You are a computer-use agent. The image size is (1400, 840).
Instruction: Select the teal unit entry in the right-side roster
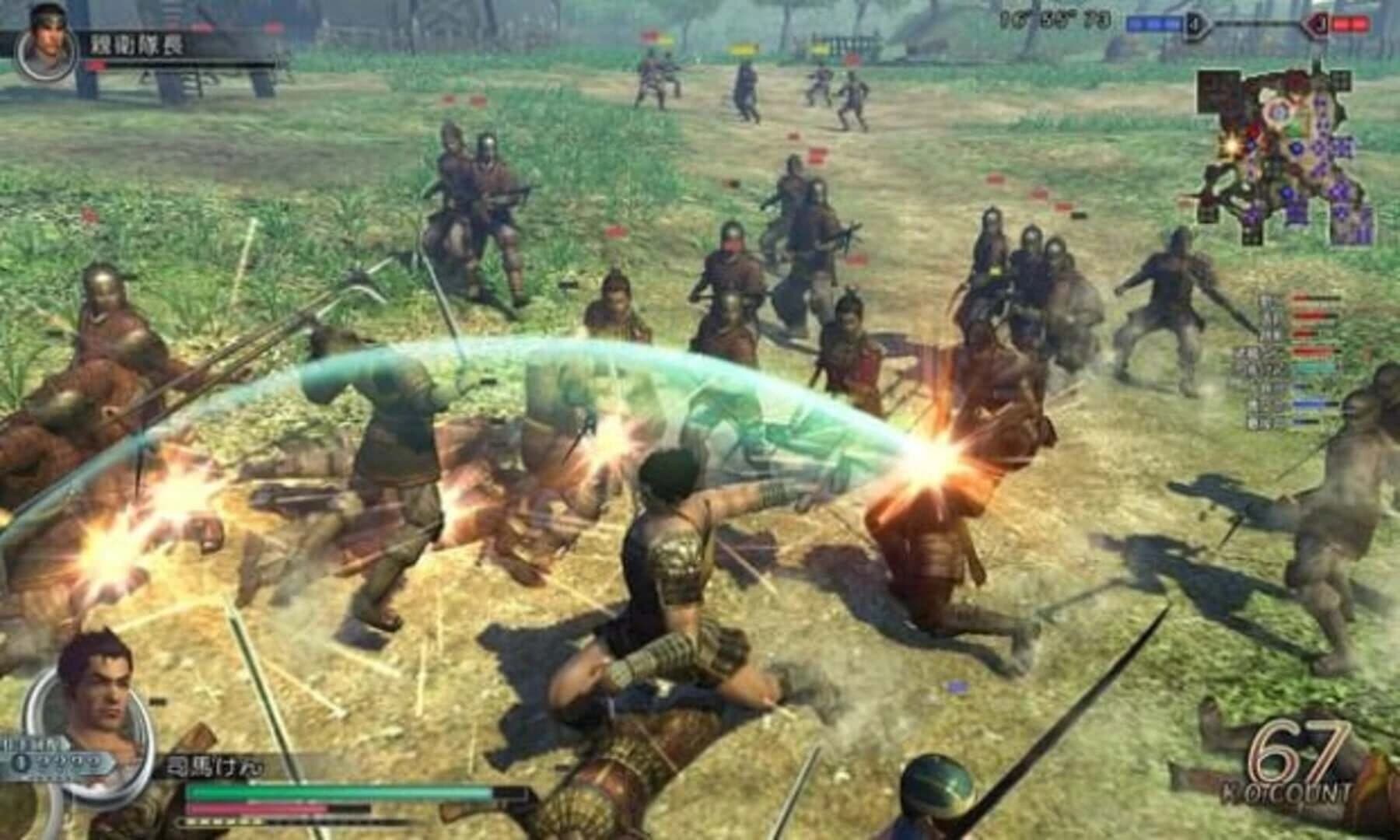(x=1314, y=367)
